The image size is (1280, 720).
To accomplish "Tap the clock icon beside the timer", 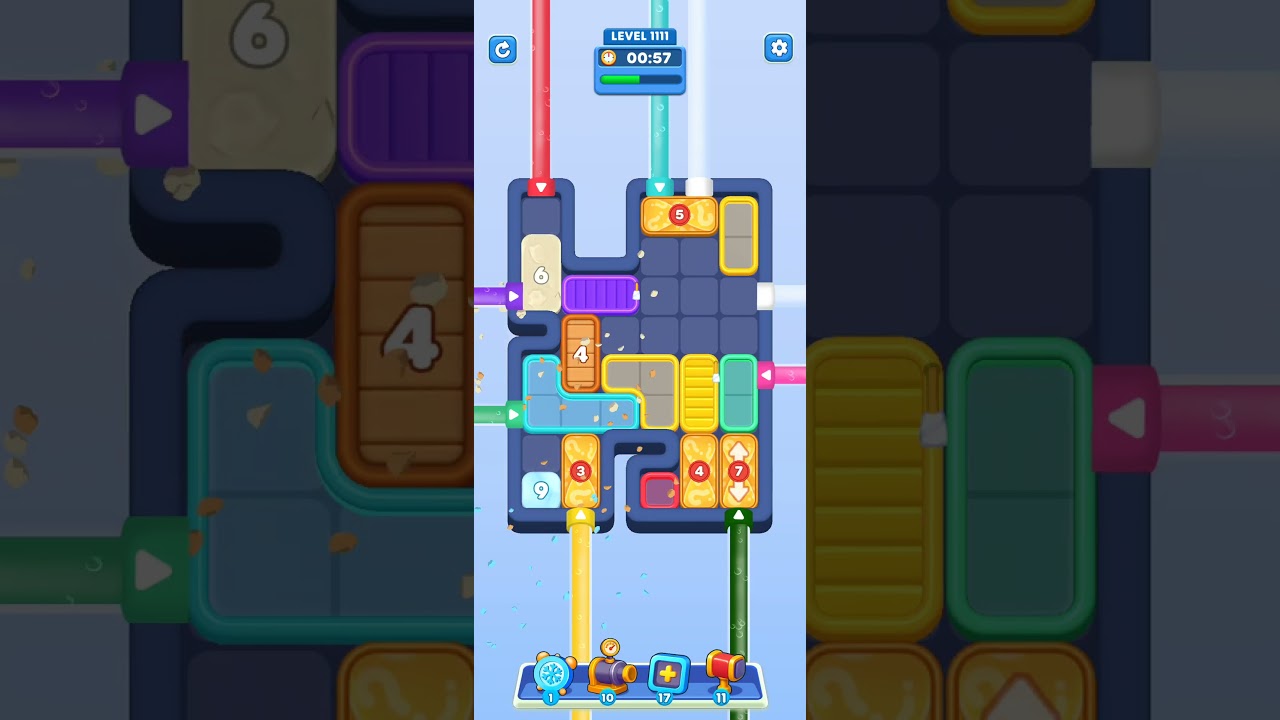I will (611, 58).
